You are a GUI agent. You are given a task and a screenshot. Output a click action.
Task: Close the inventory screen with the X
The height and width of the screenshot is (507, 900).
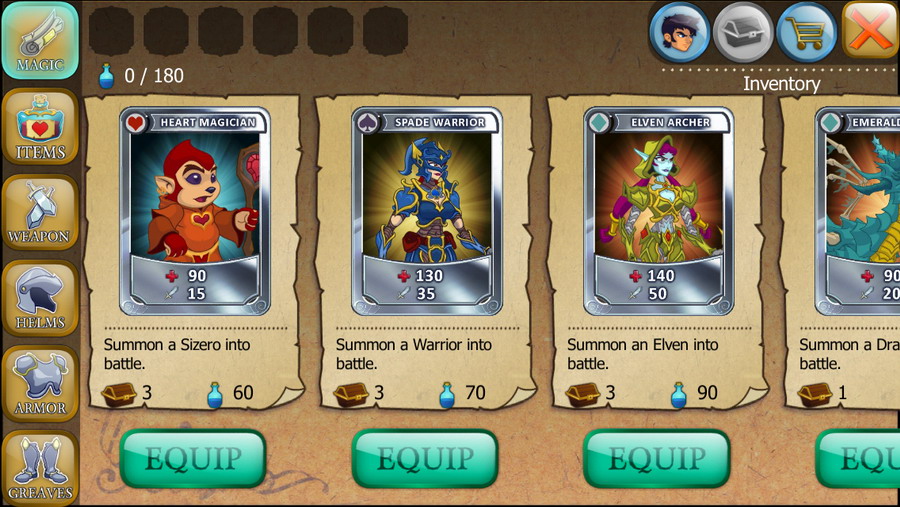pyautogui.click(x=870, y=30)
